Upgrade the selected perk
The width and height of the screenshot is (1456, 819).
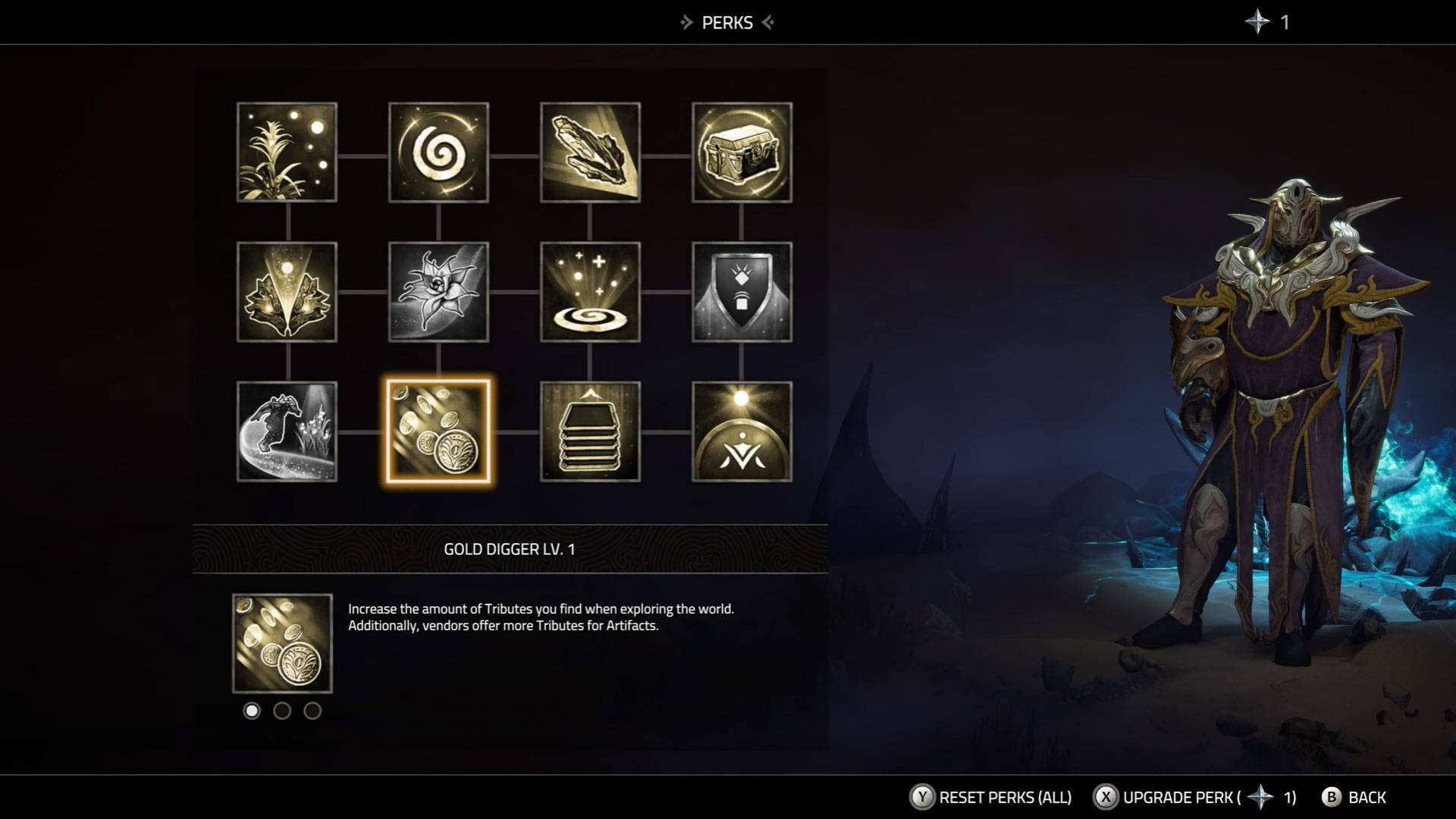click(1194, 797)
